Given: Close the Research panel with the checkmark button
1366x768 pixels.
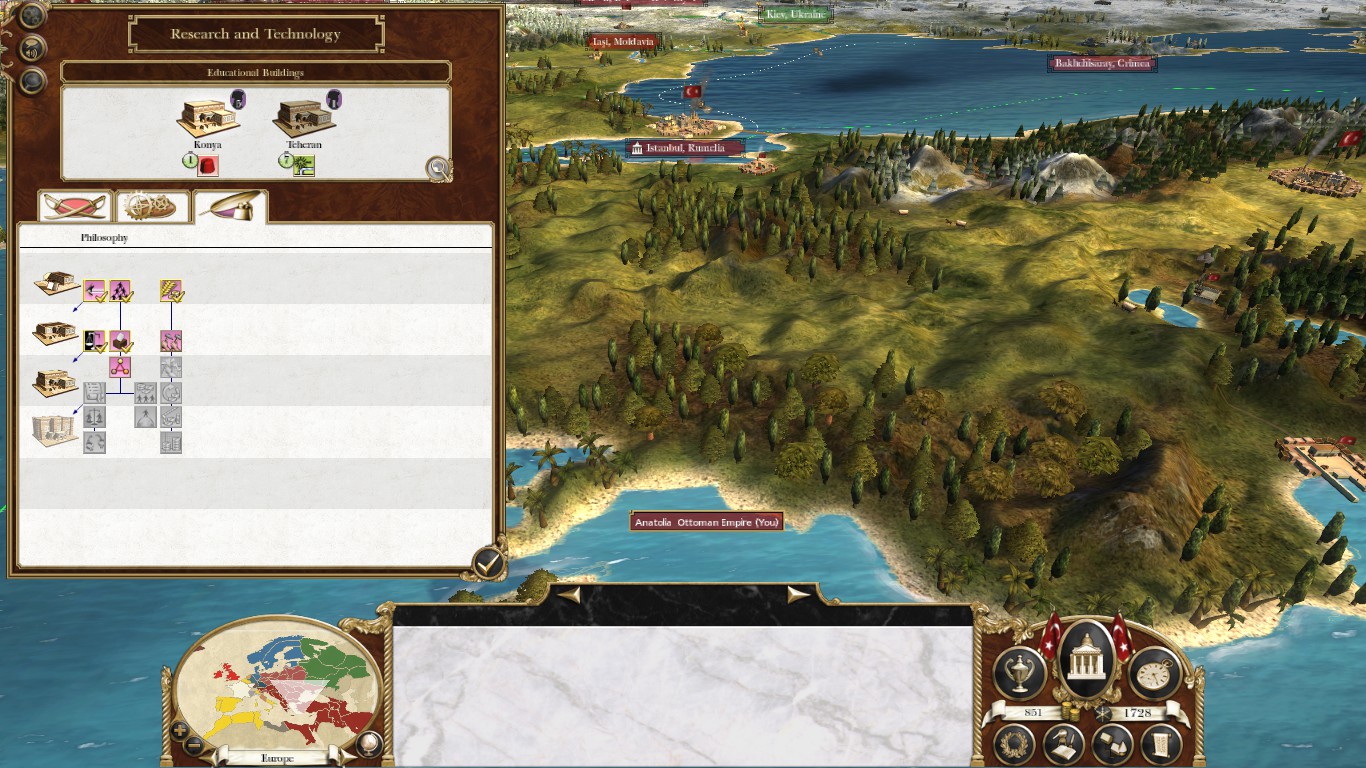Looking at the screenshot, I should [487, 562].
